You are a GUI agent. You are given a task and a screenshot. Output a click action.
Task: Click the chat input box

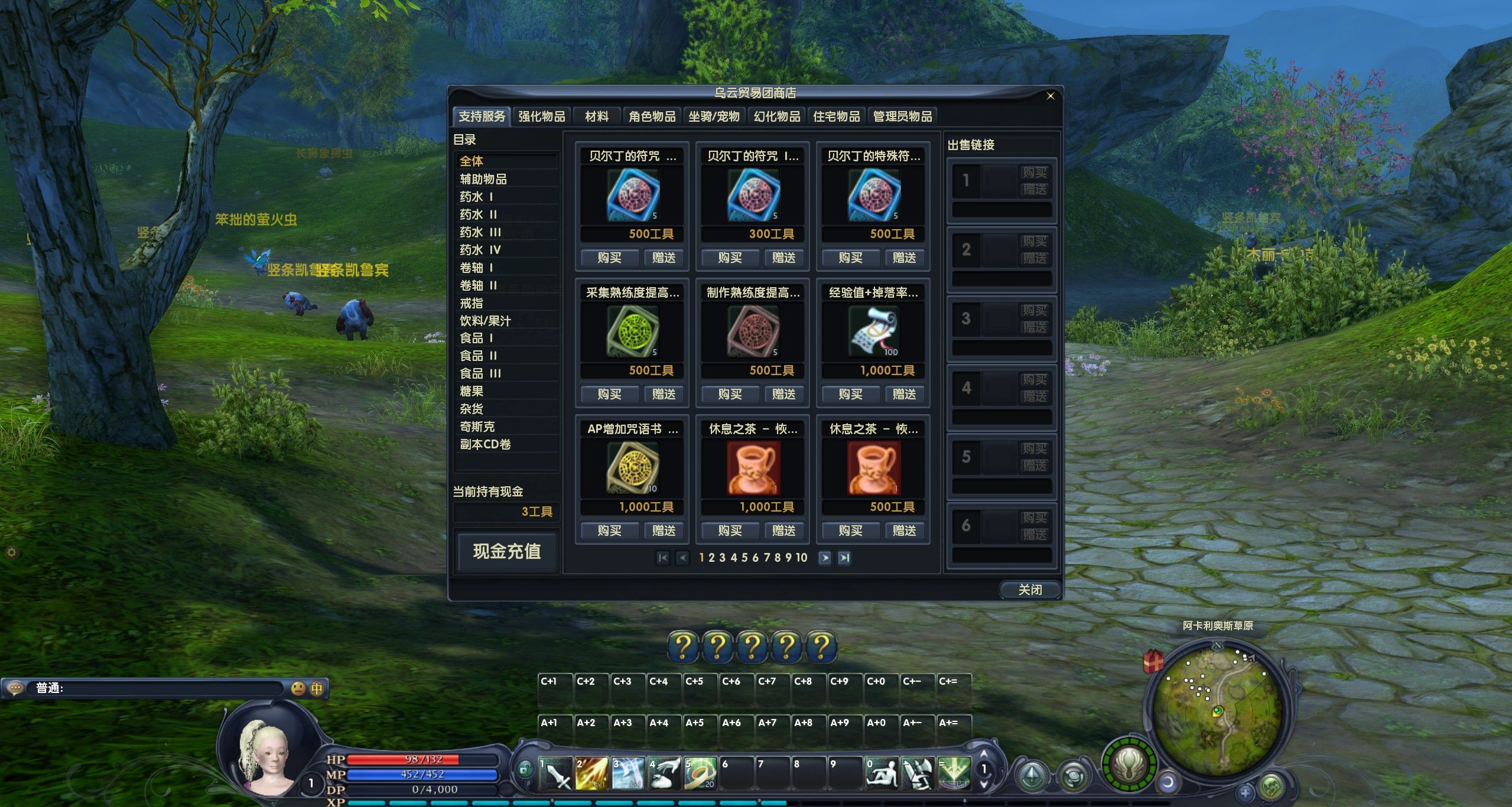[160, 688]
